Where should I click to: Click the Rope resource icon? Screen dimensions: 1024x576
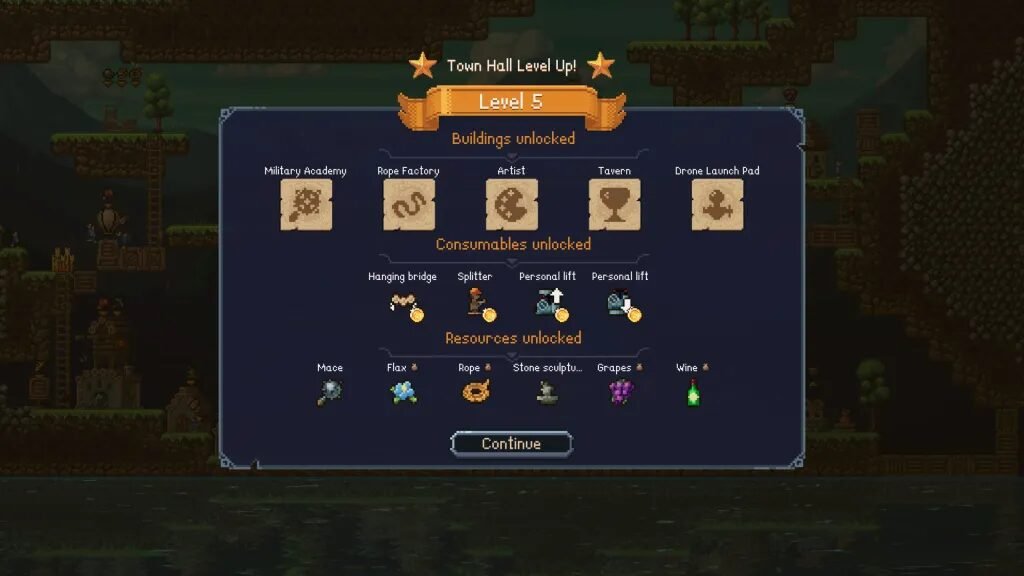coord(475,392)
